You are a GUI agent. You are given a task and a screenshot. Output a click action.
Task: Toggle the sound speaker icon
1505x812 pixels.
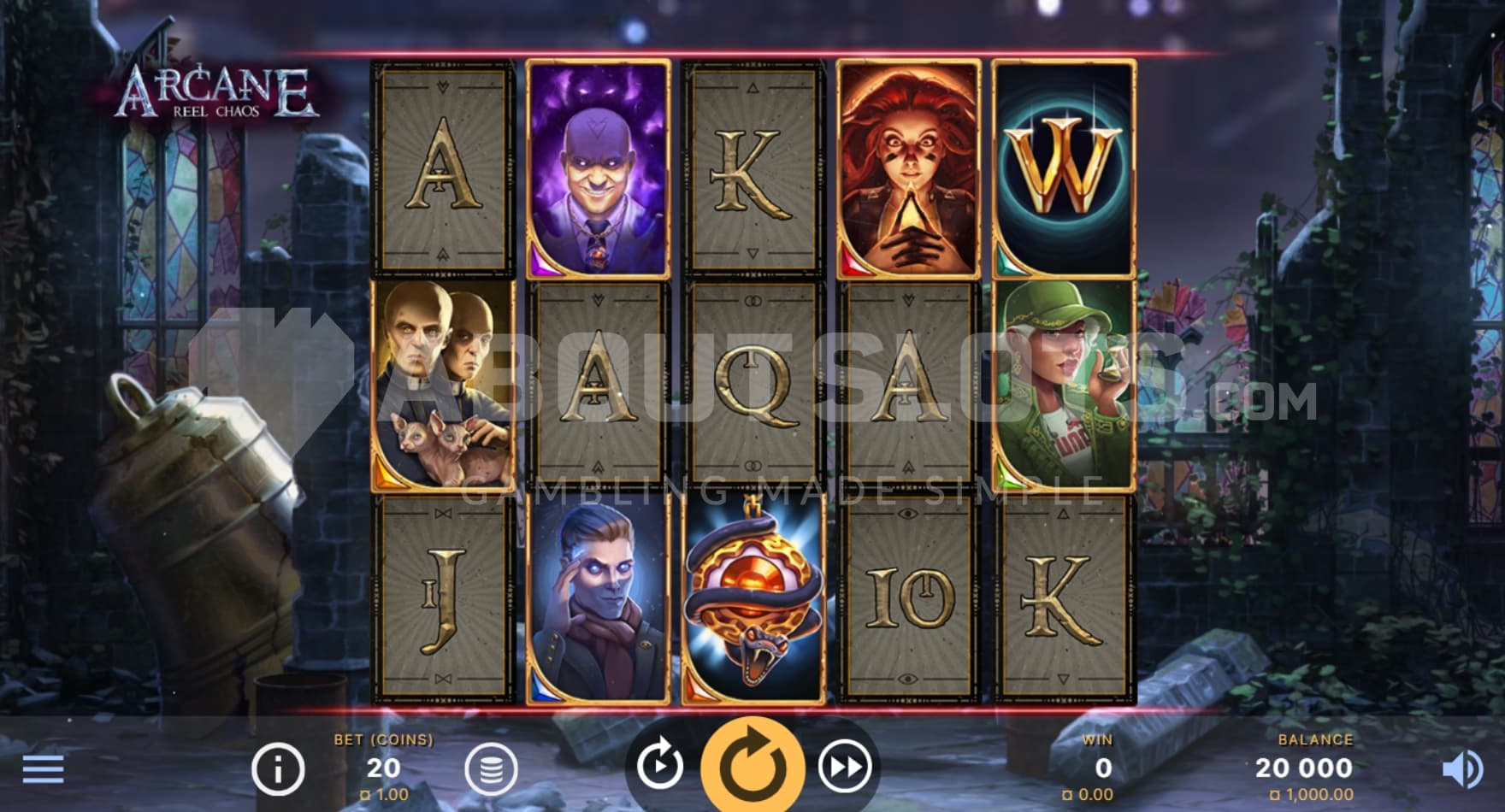pyautogui.click(x=1462, y=769)
